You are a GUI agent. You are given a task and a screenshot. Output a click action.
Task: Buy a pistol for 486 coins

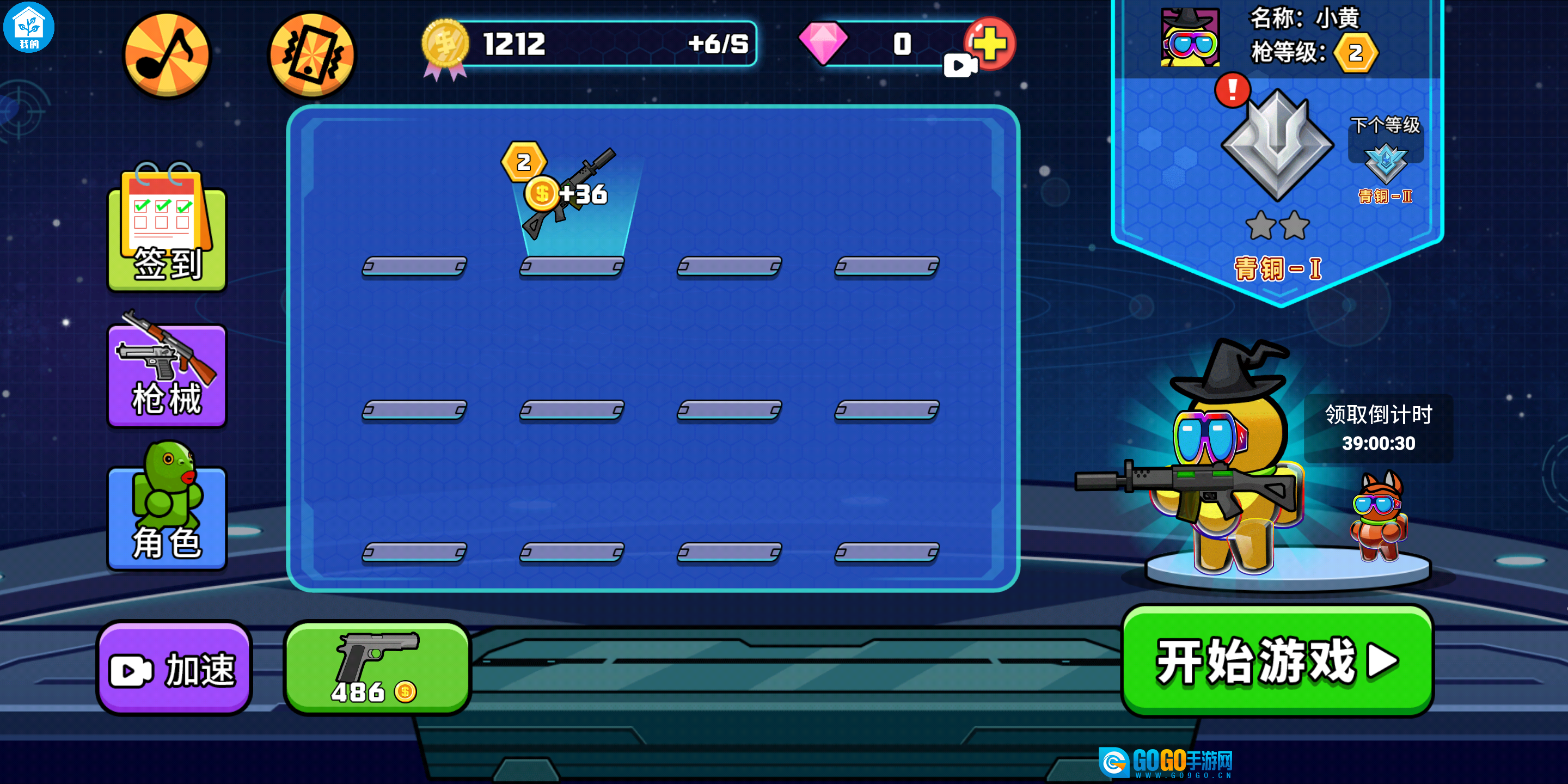click(377, 667)
